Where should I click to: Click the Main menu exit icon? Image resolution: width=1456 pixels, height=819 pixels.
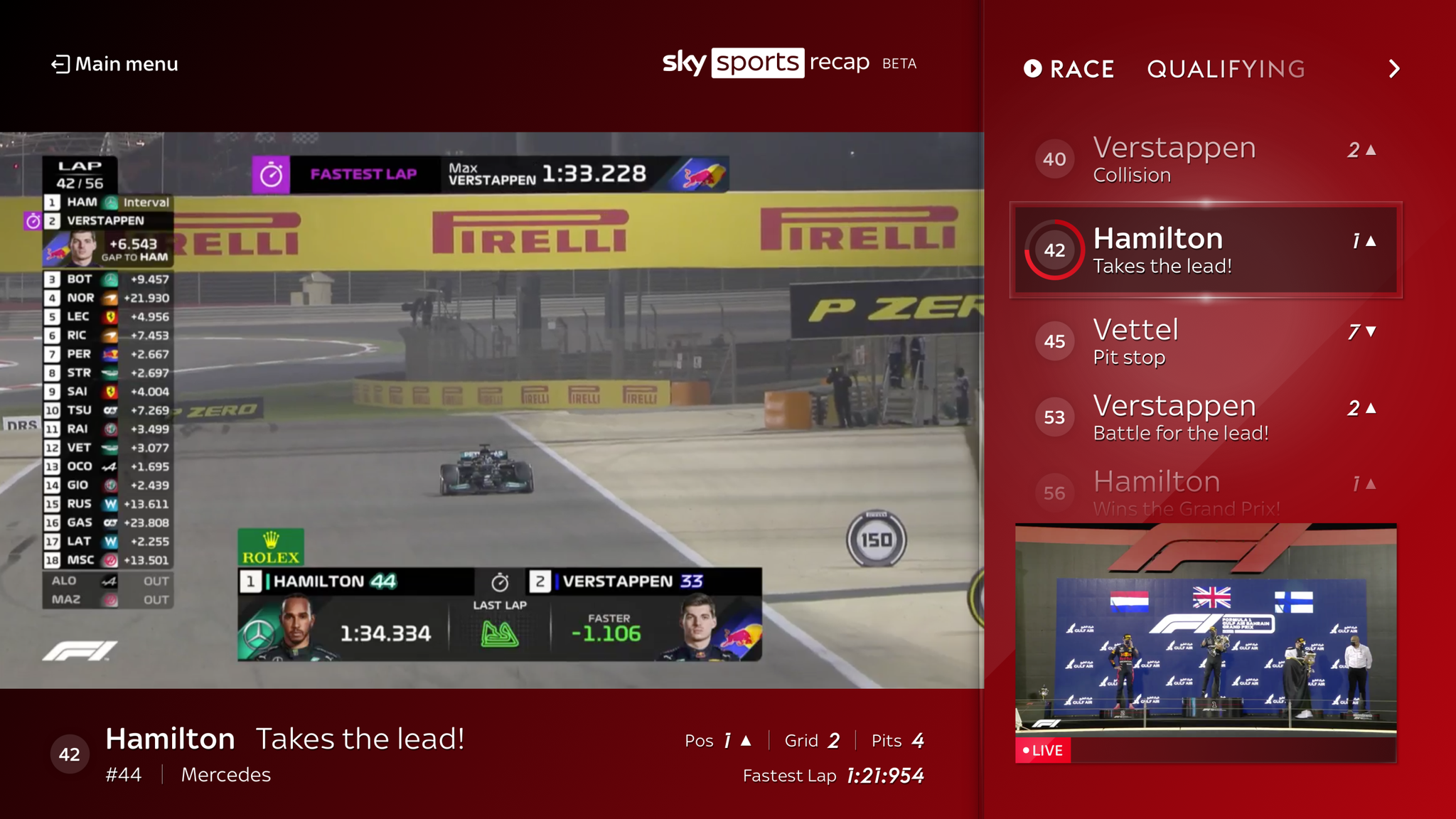click(x=60, y=64)
